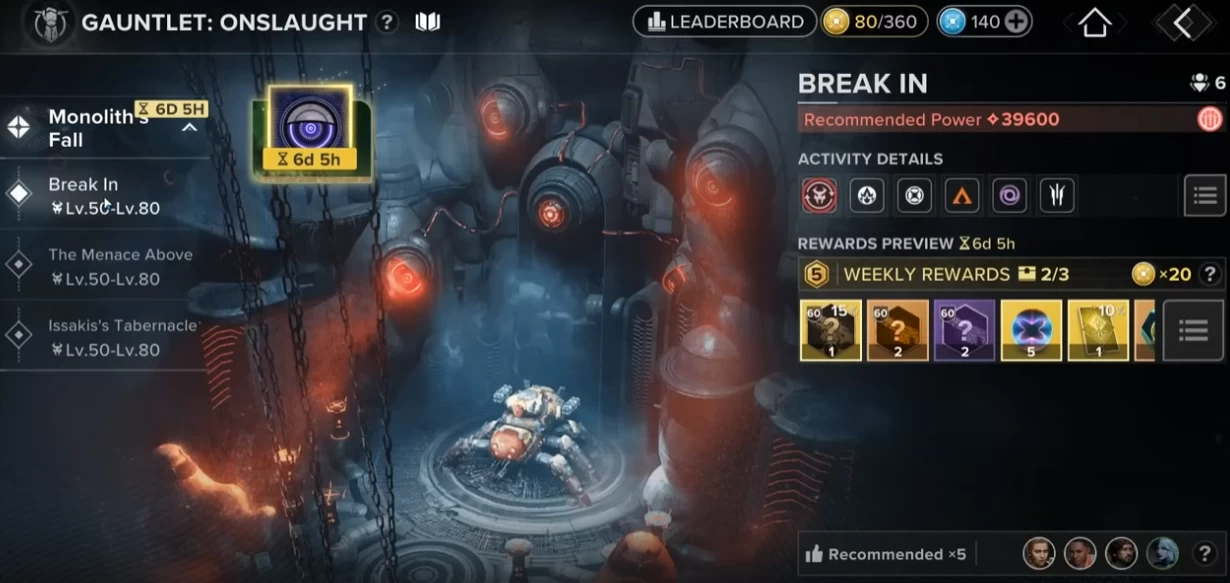Open Gauntlet Onslaught help question mark
Viewport: 1230px width, 583px height.
[x=387, y=22]
